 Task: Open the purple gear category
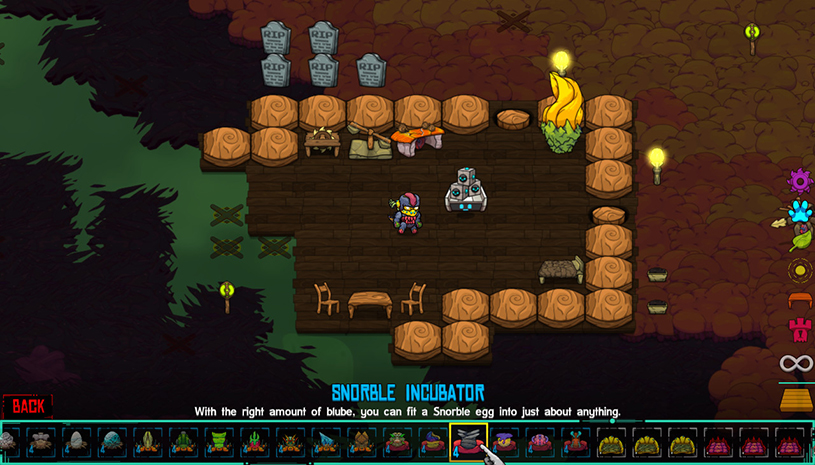coord(799,181)
